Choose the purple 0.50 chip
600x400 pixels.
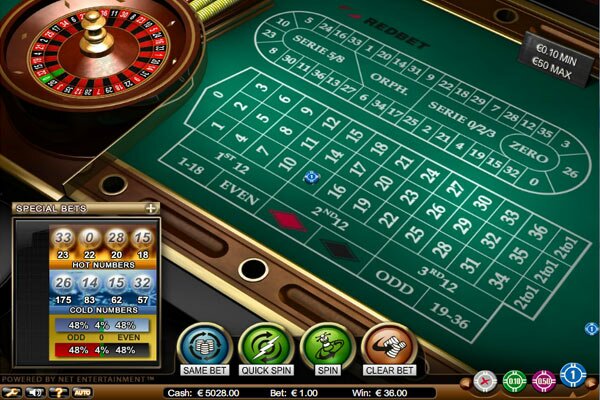coord(543,379)
